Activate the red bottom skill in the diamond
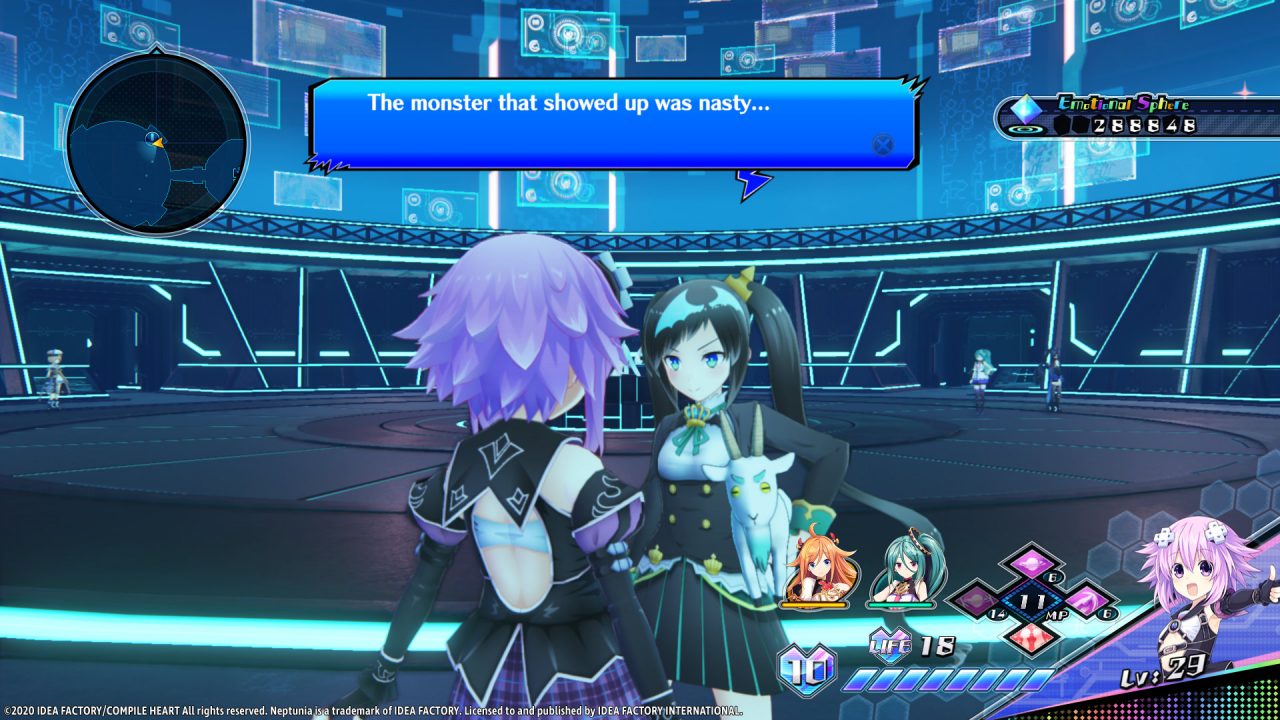1280x720 pixels. click(1031, 638)
